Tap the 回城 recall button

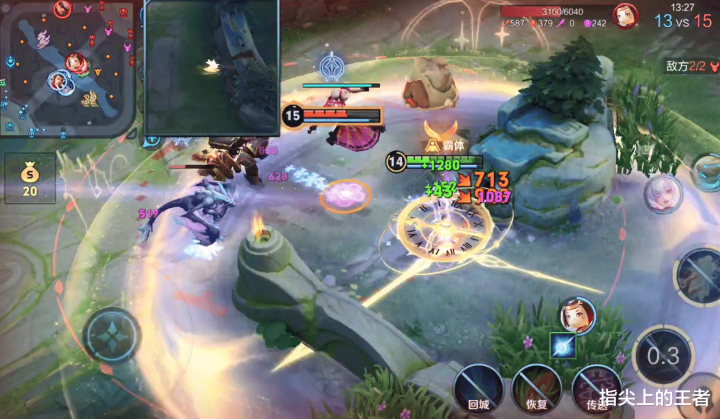[x=478, y=388]
